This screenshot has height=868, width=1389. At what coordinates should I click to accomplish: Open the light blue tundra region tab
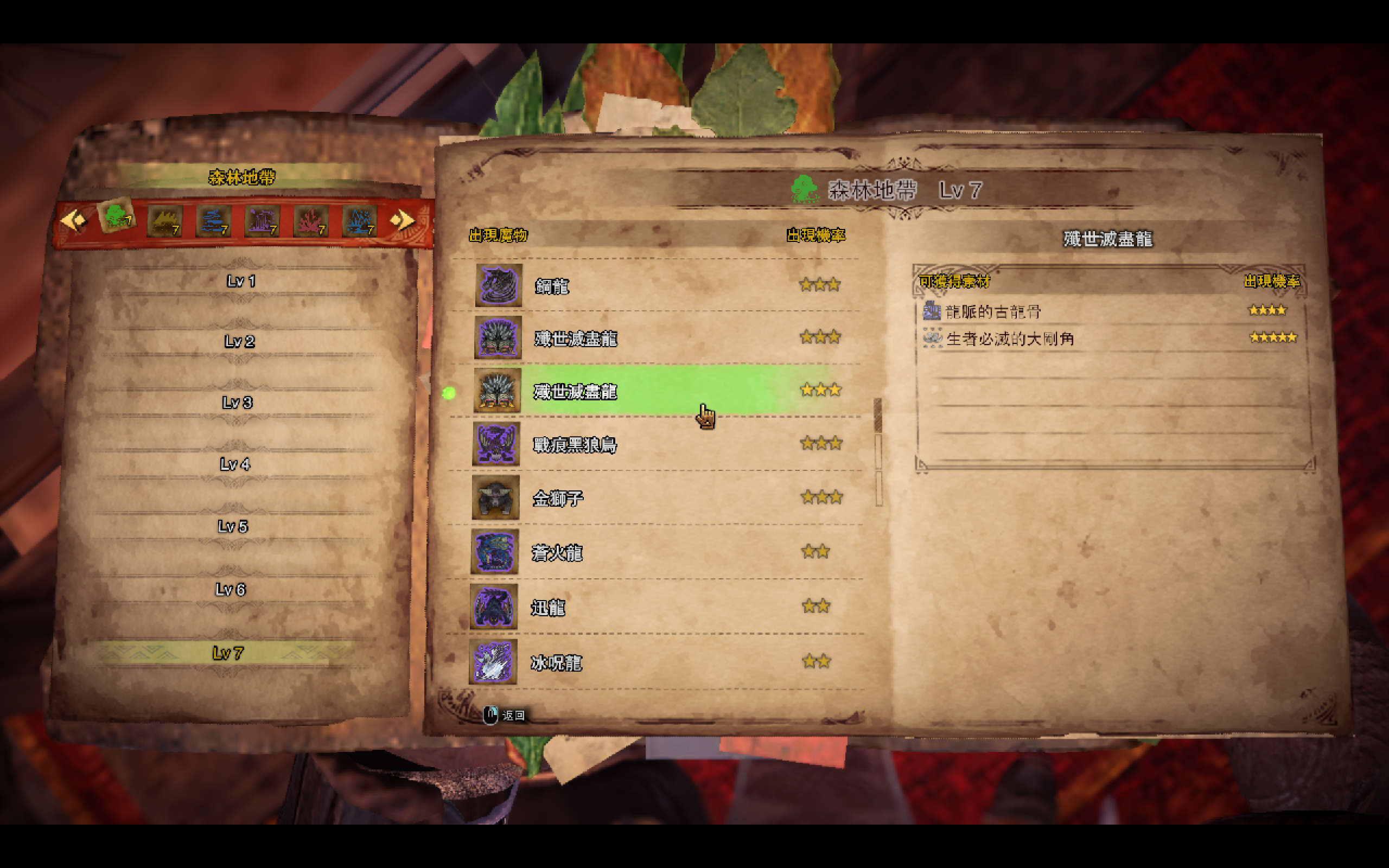[360, 221]
